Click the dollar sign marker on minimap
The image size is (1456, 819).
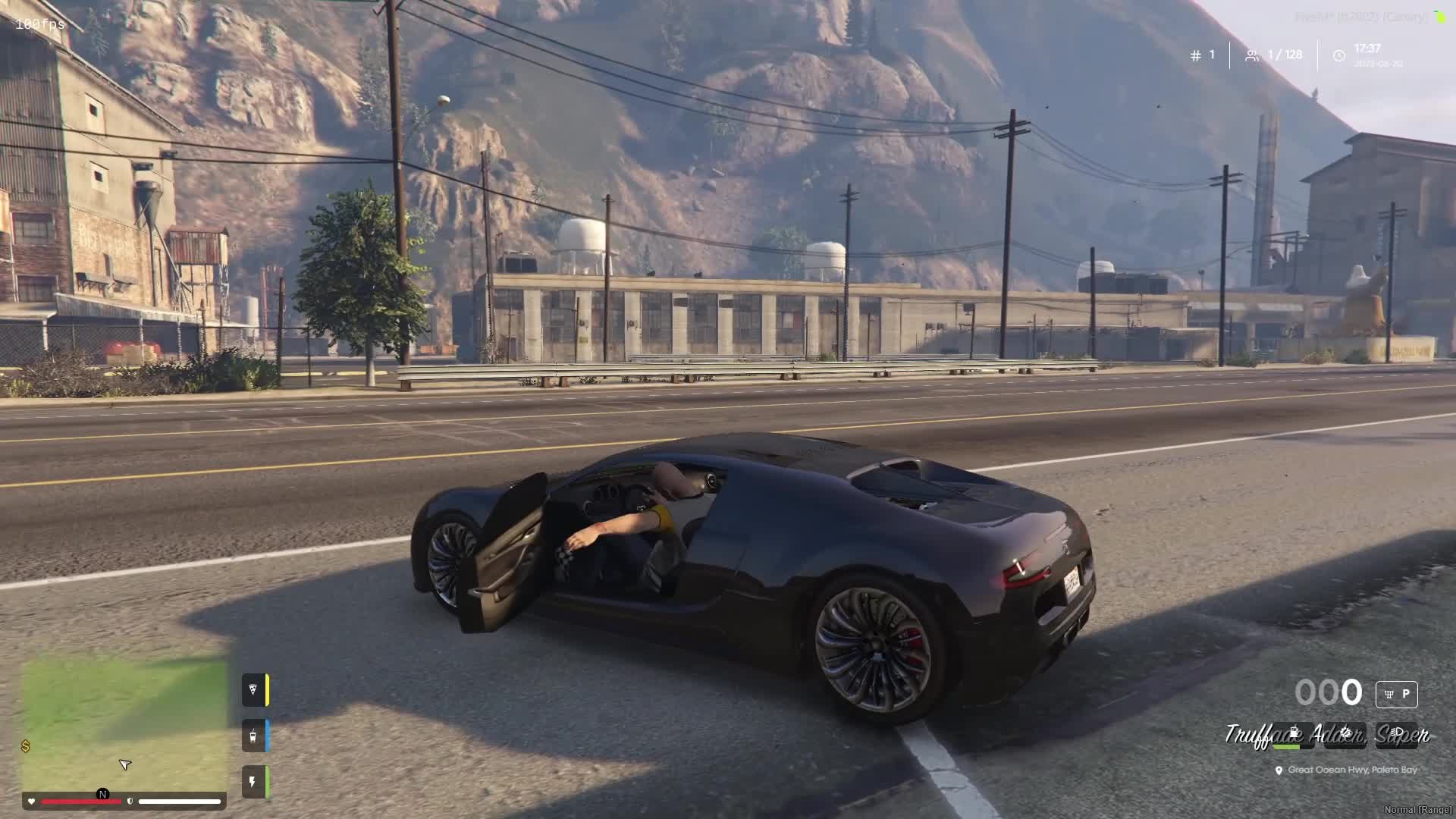[x=26, y=746]
